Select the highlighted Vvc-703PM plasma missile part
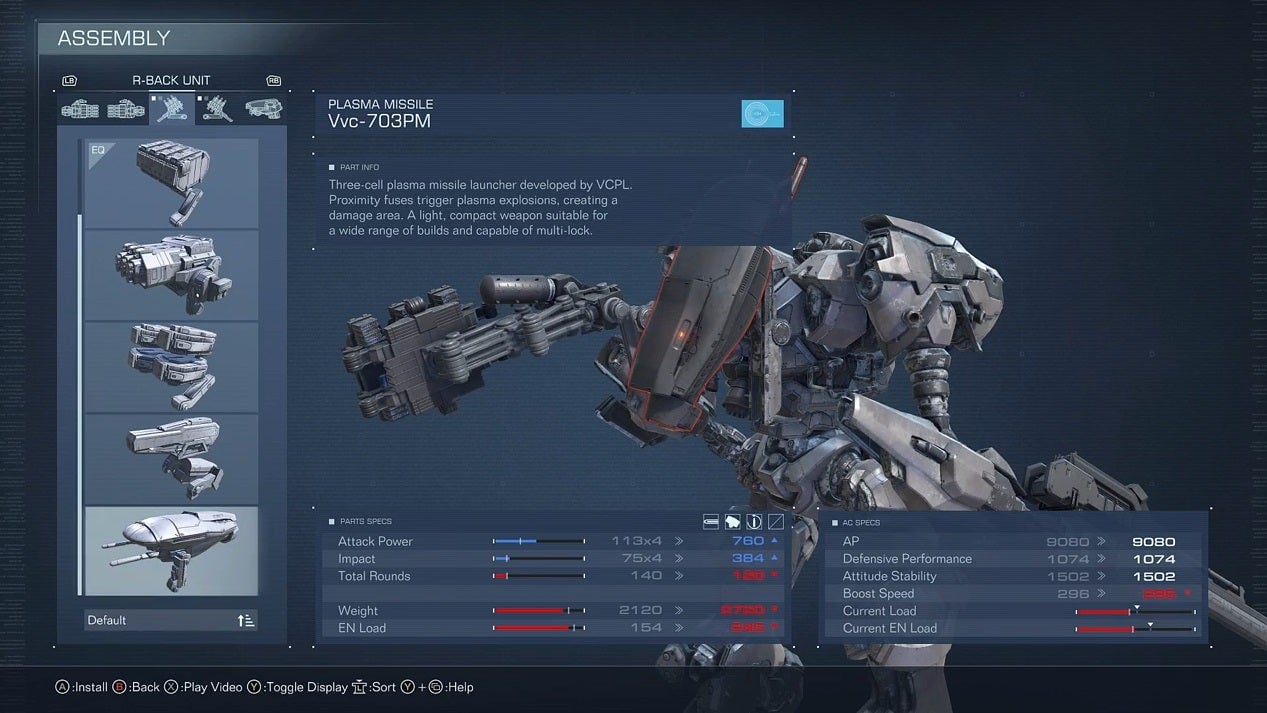1267x713 pixels. click(x=171, y=550)
